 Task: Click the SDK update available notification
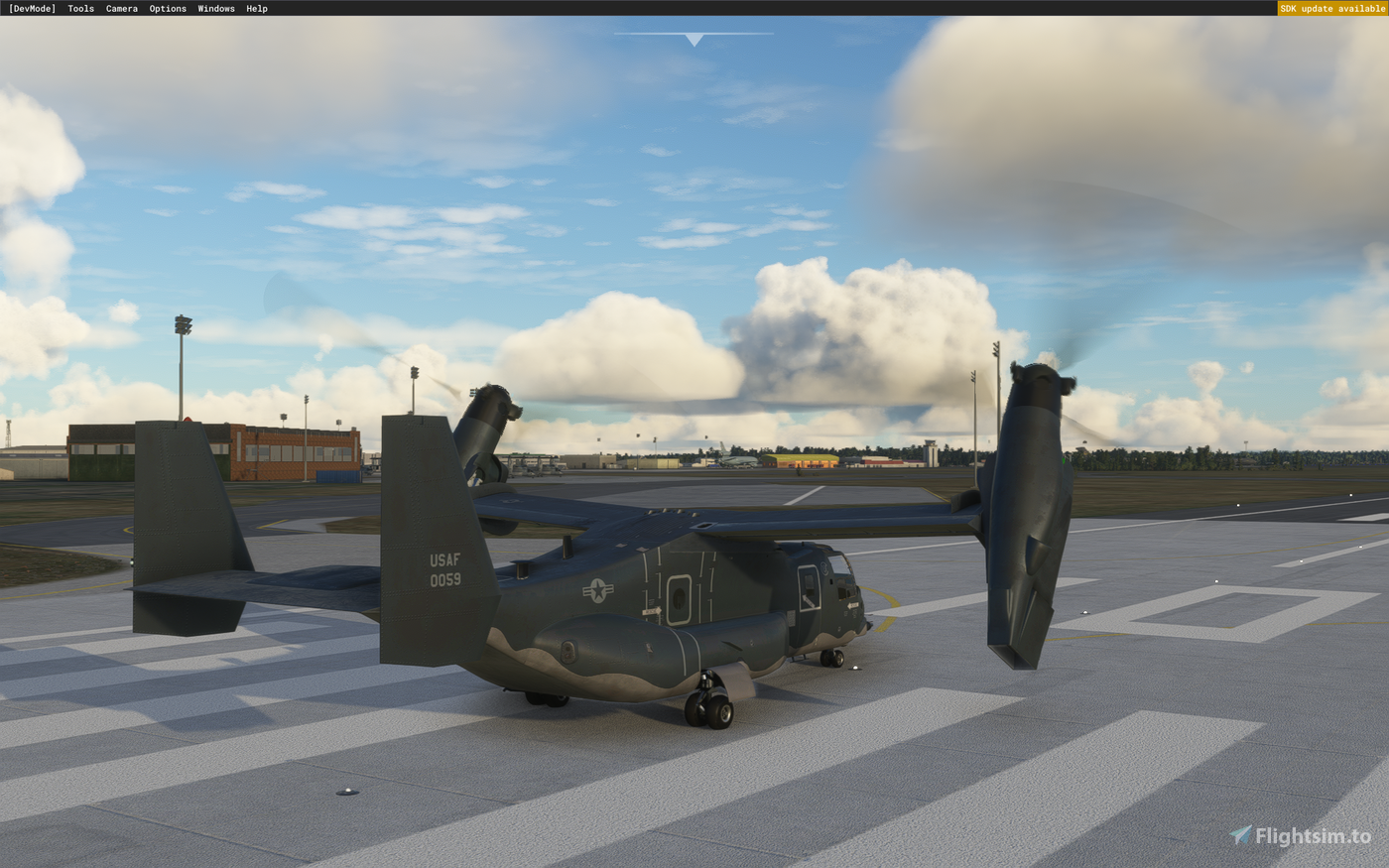(x=1332, y=8)
